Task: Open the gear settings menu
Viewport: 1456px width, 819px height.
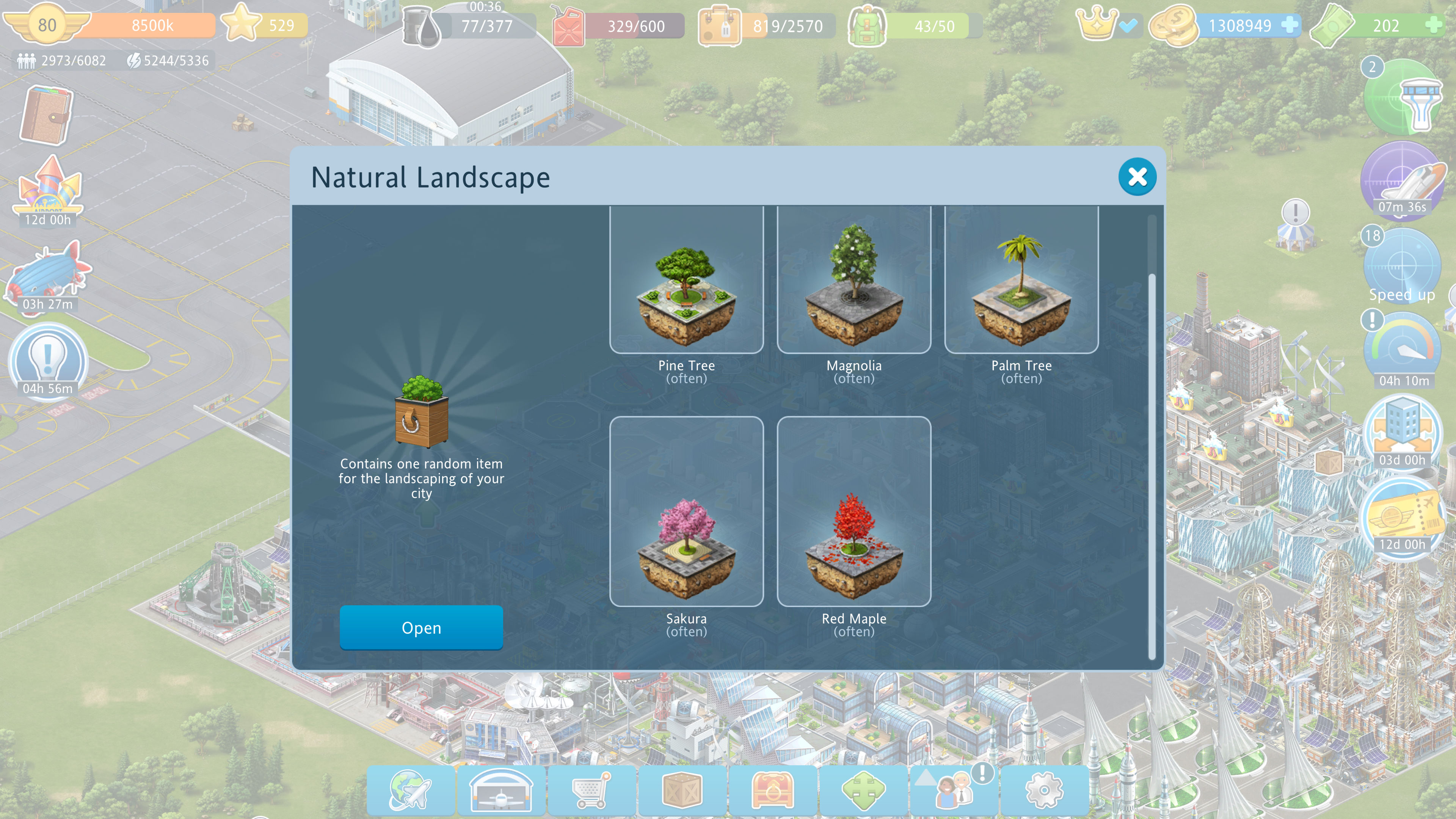Action: pos(1044,789)
